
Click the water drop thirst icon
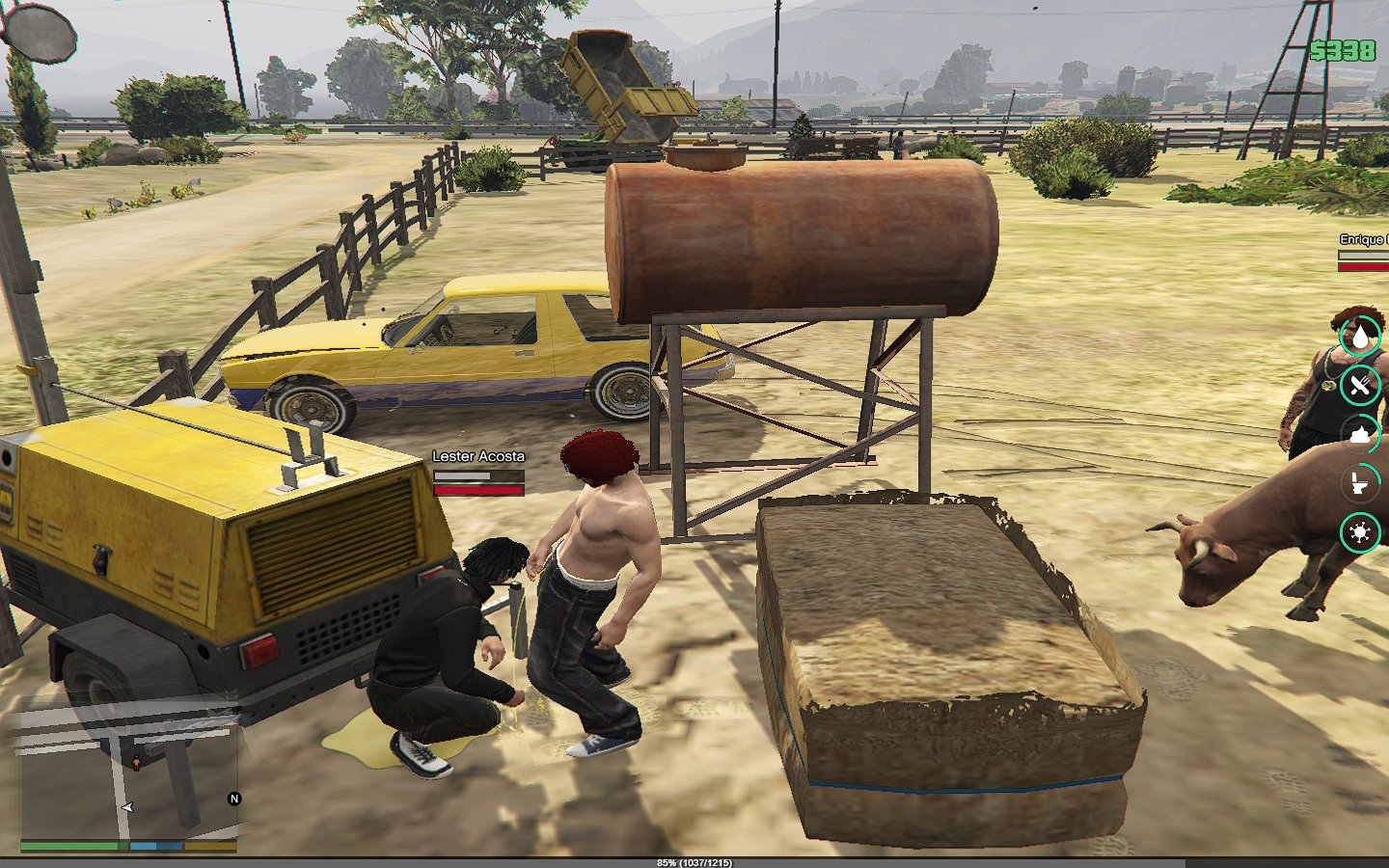(1360, 337)
